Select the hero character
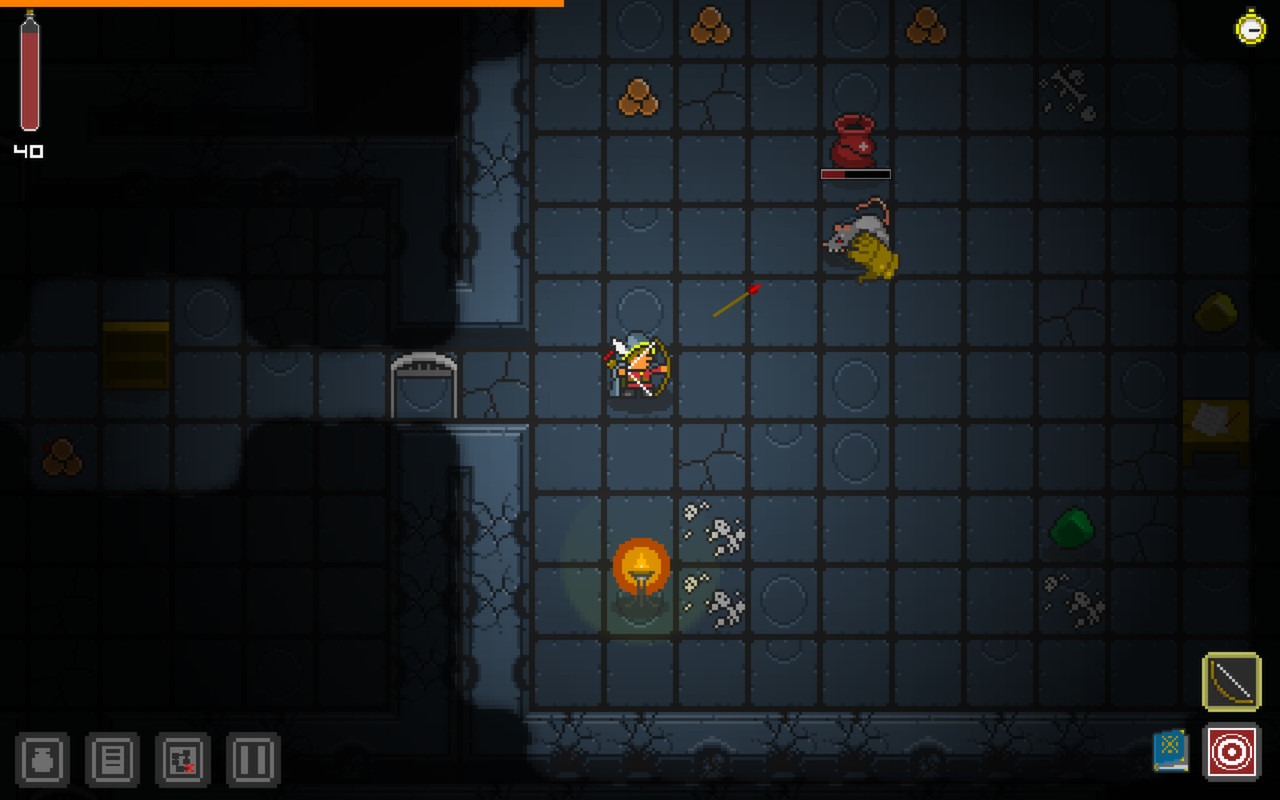The image size is (1280, 800). pos(638,368)
